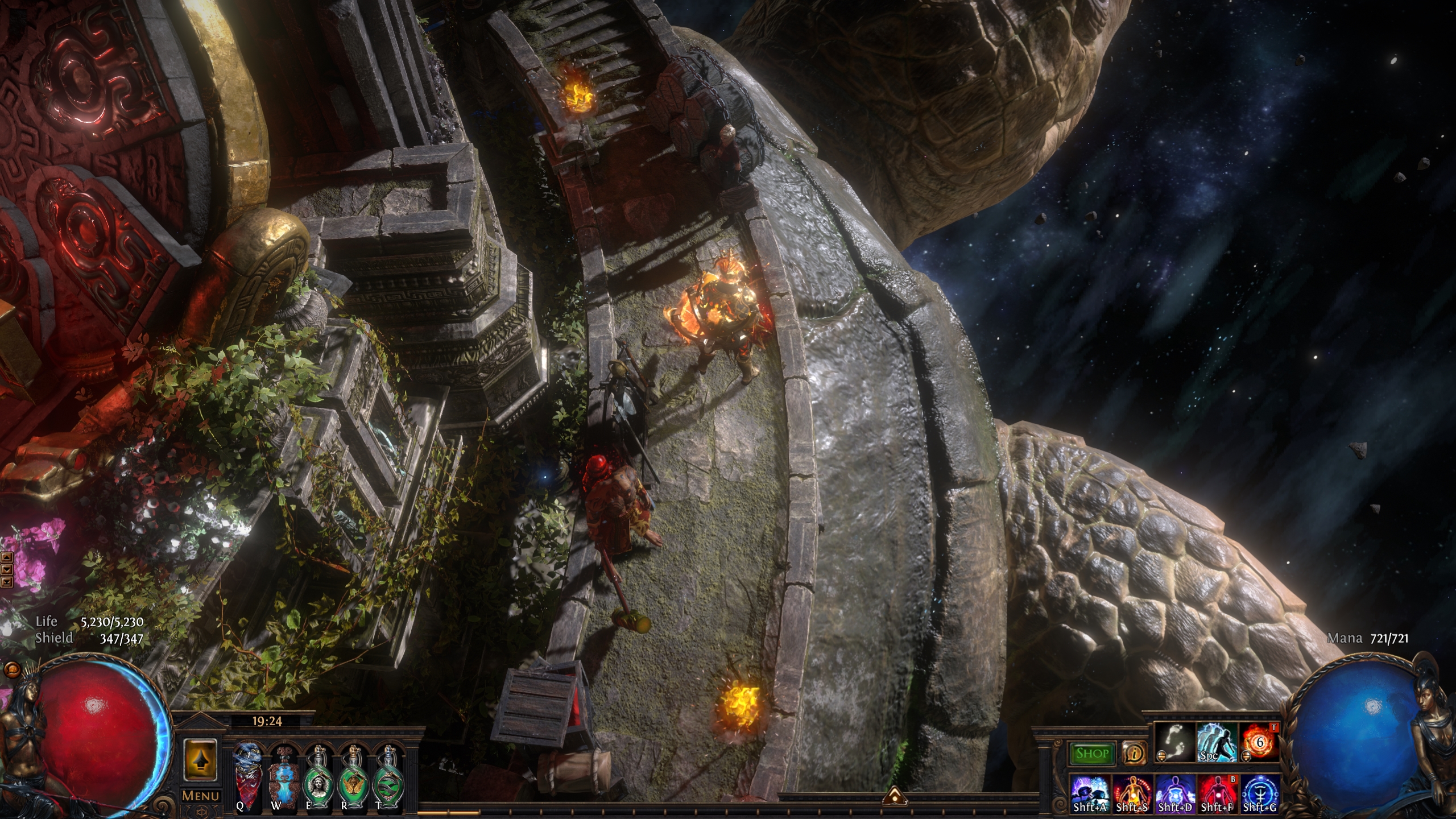Image resolution: width=1456 pixels, height=819 pixels.
Task: Click the chat scroll-up arrow button
Action: pyautogui.click(x=7, y=557)
